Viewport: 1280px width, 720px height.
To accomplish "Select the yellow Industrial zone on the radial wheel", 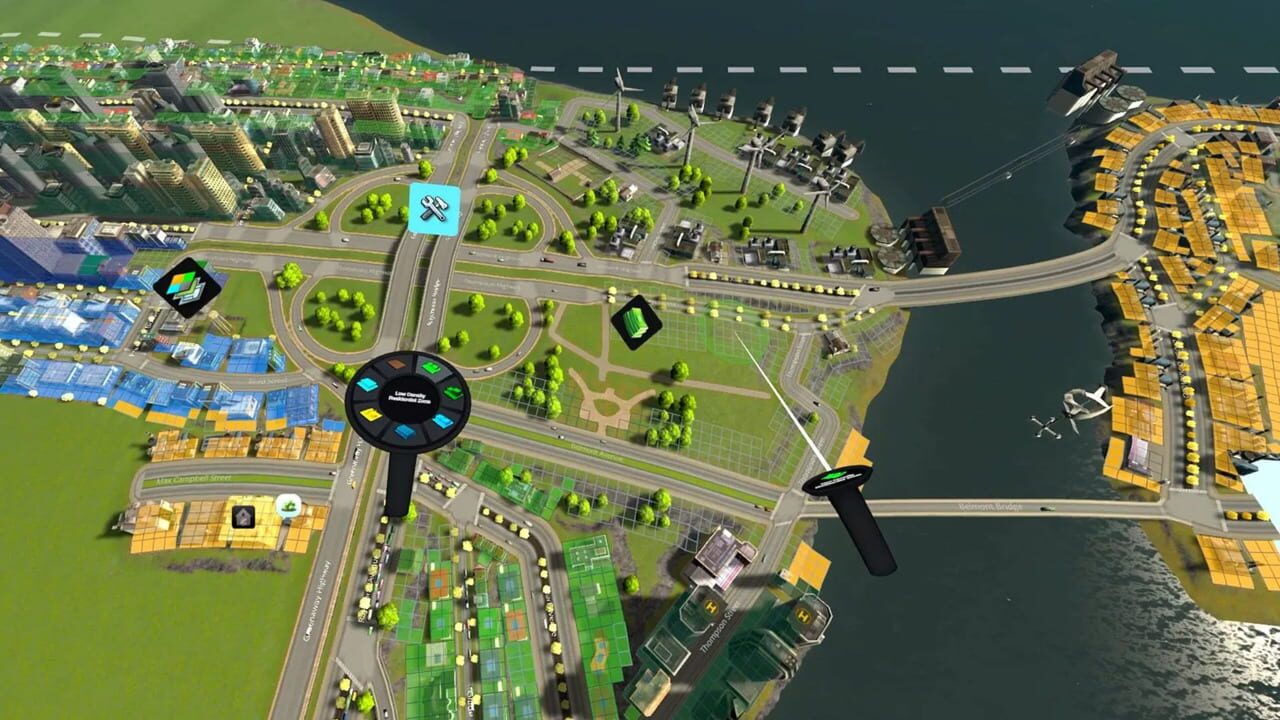I will point(369,413).
